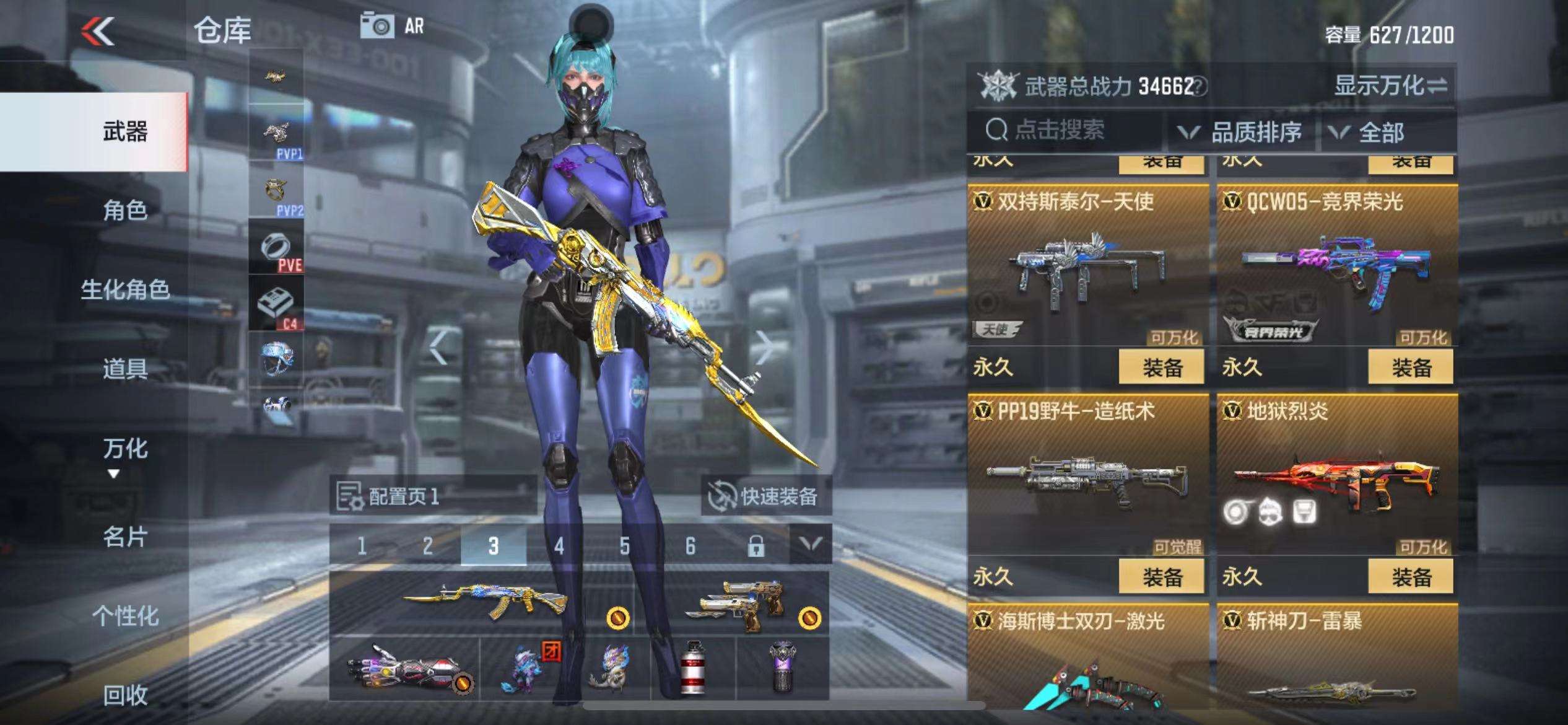Activate the AR camera view
The height and width of the screenshot is (725, 1568).
click(393, 27)
